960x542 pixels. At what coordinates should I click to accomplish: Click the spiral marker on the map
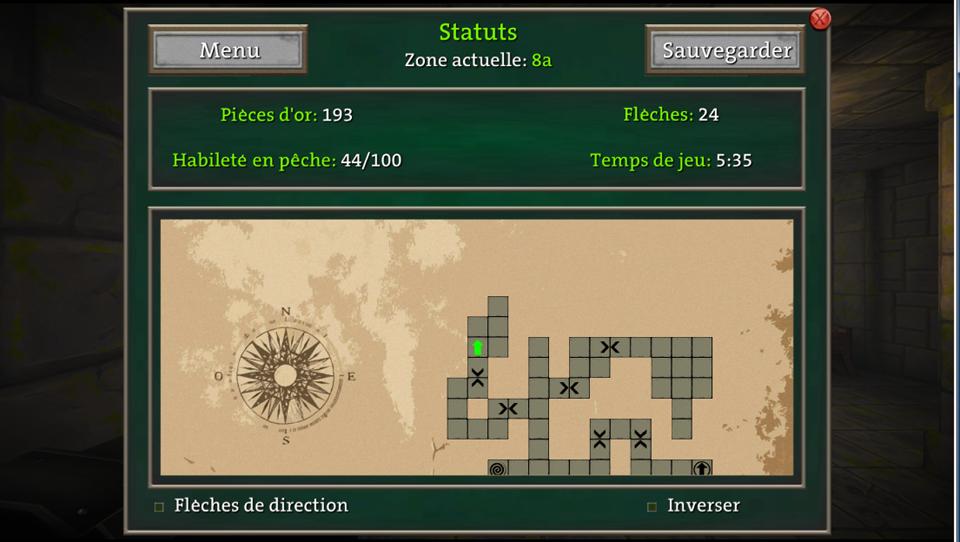click(x=498, y=468)
